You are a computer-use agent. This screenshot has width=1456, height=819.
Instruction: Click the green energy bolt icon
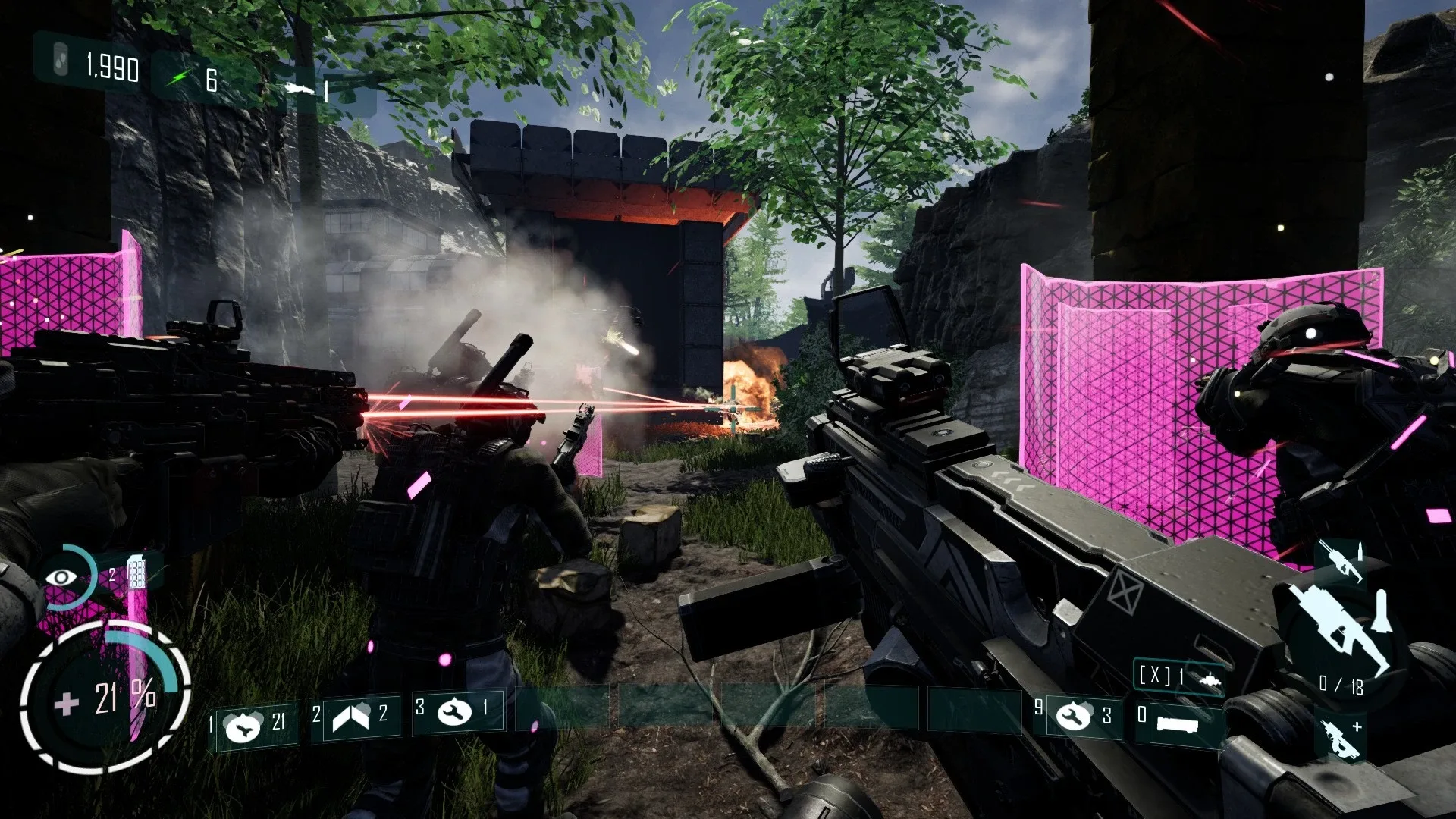coord(180,75)
